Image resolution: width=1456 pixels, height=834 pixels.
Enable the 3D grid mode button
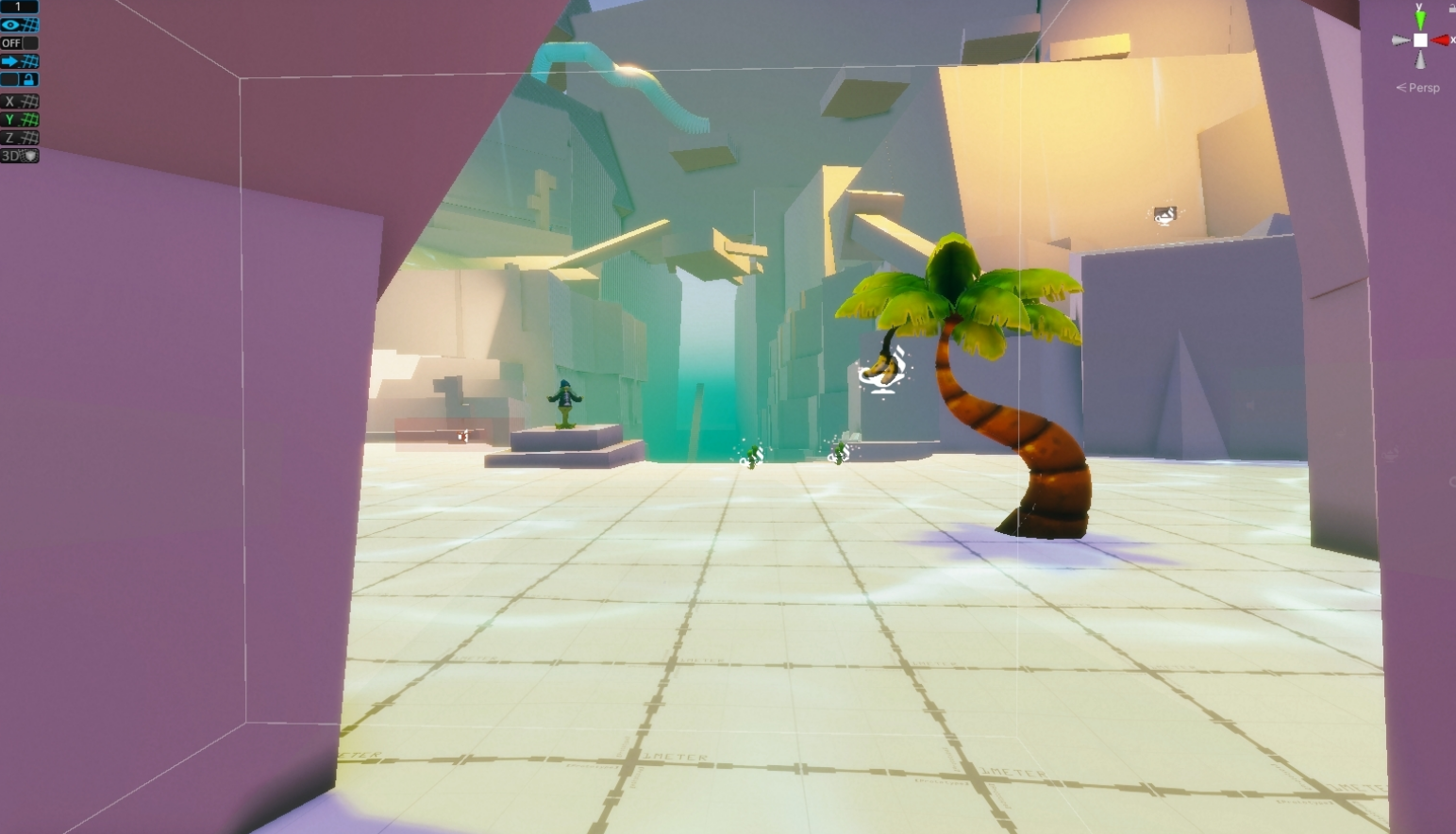click(17, 153)
